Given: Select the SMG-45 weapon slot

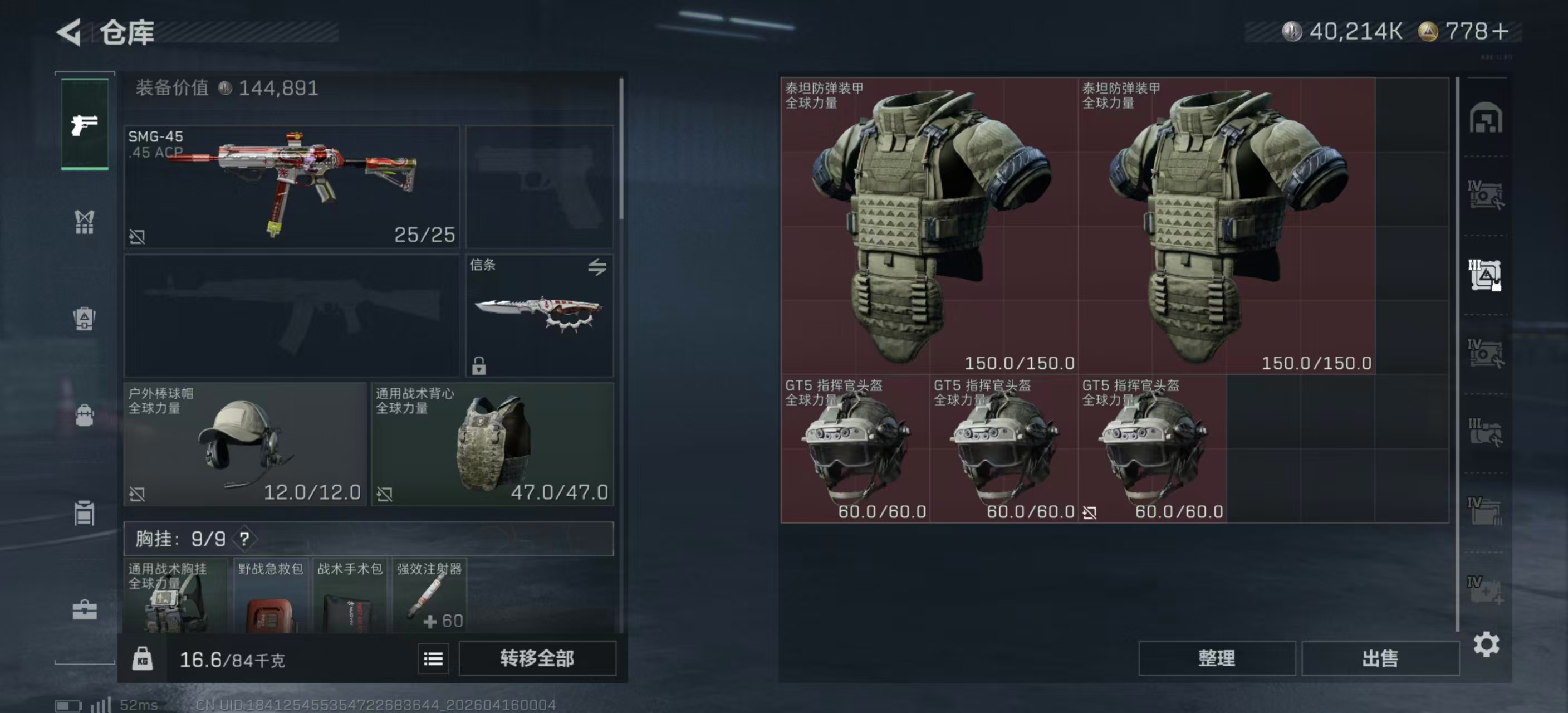Looking at the screenshot, I should [291, 186].
